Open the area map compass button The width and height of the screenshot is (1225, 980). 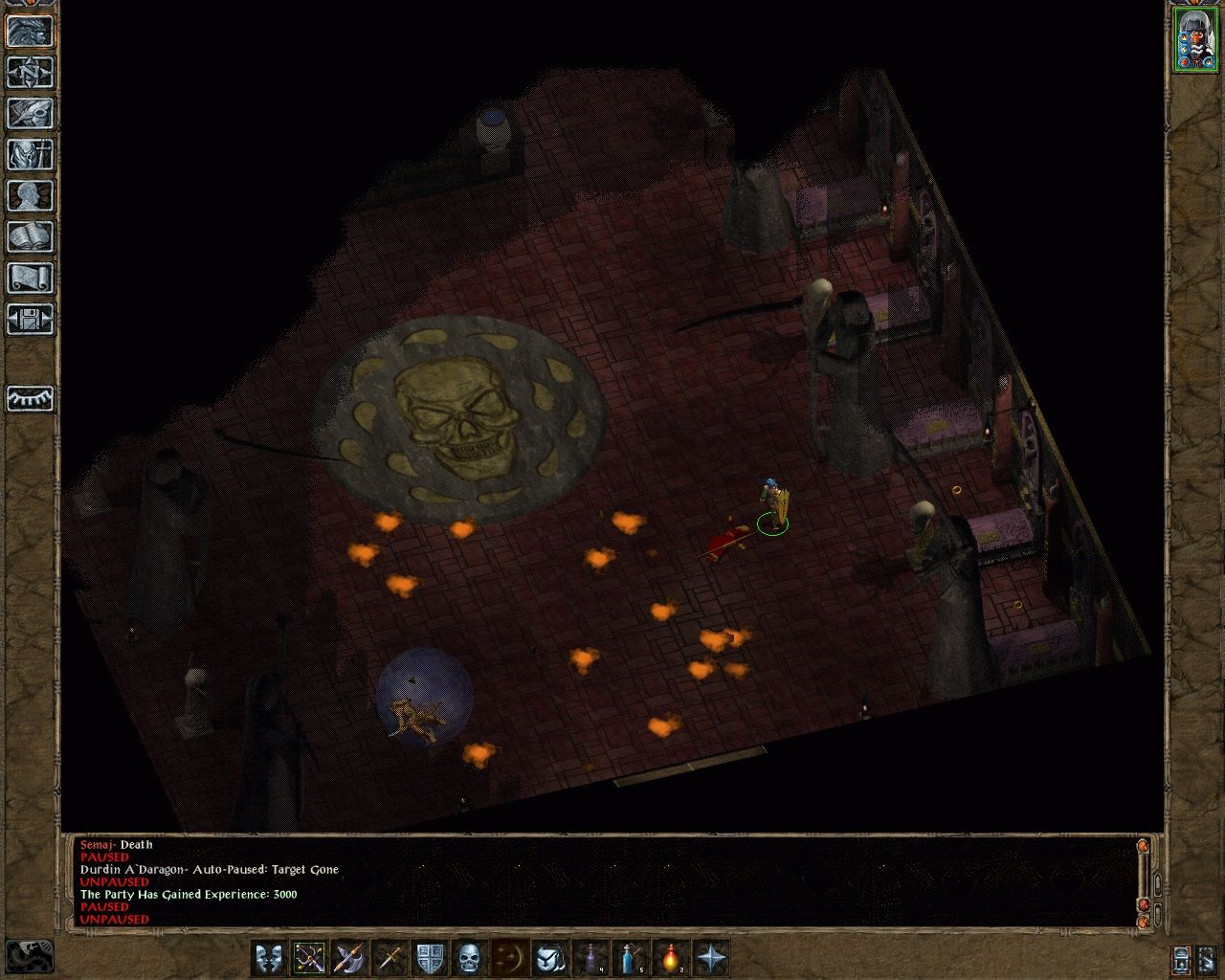(x=30, y=73)
